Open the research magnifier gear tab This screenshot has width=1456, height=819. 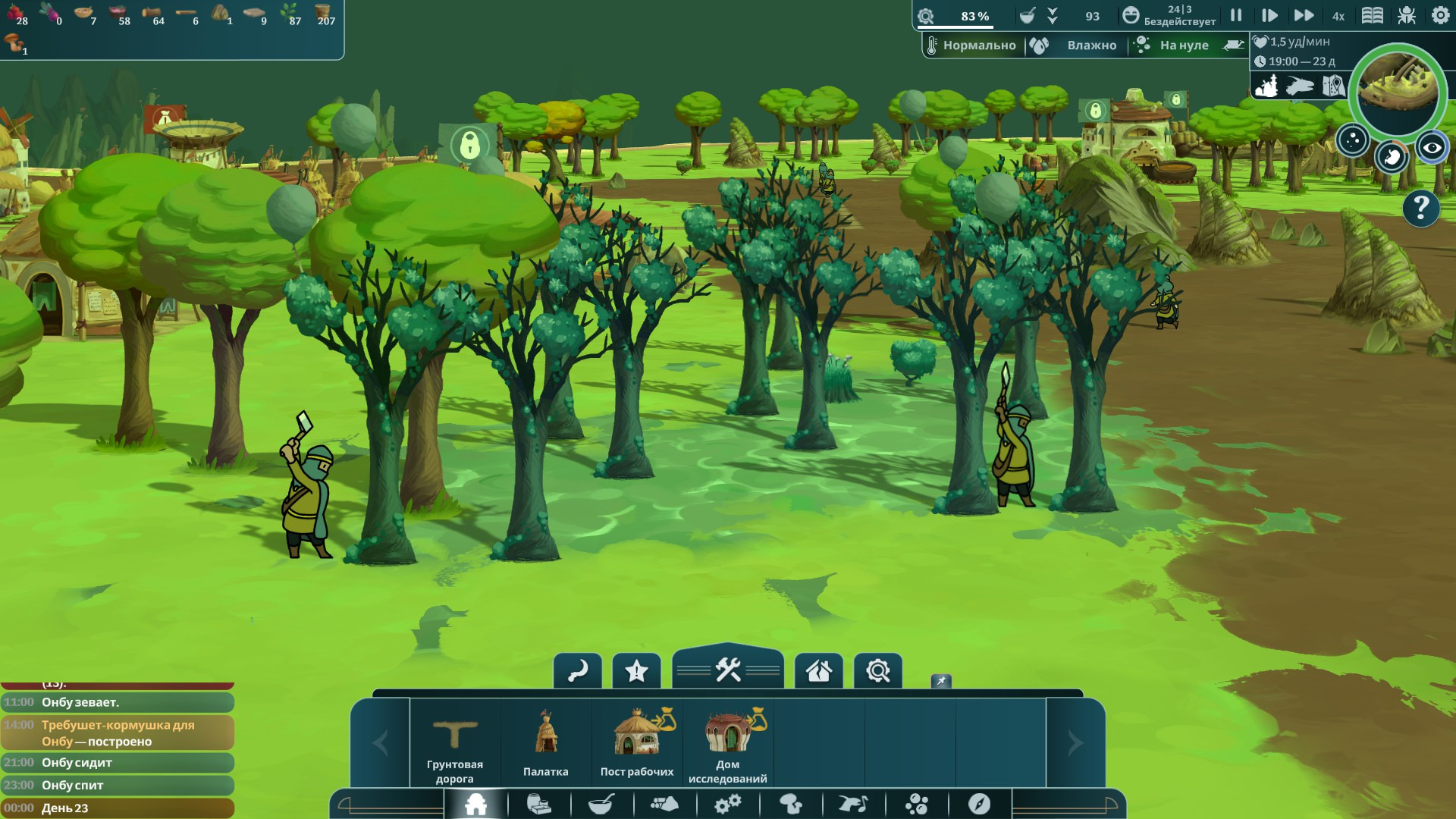[878, 671]
